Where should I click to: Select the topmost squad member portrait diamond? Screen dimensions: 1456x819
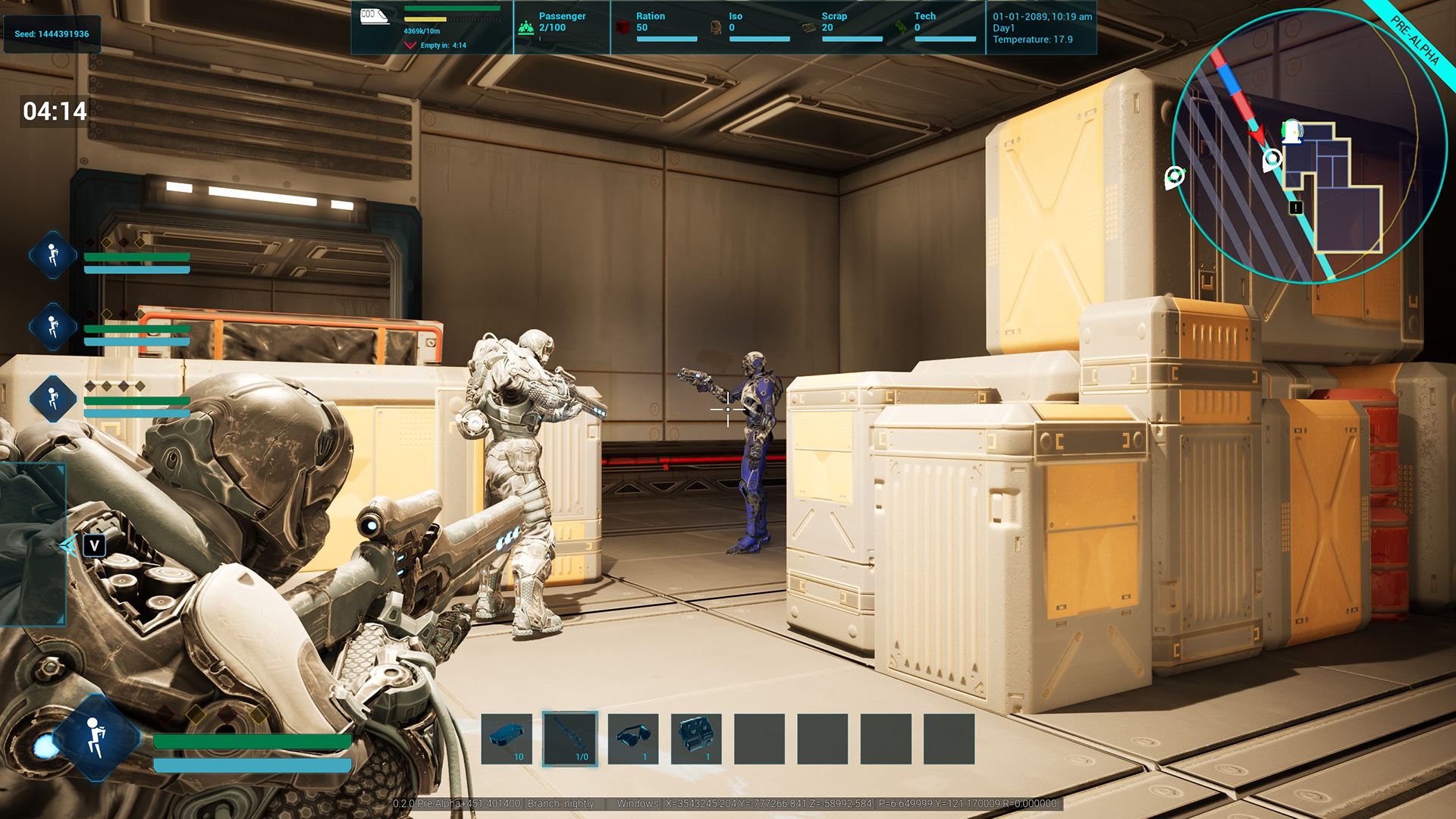click(52, 255)
